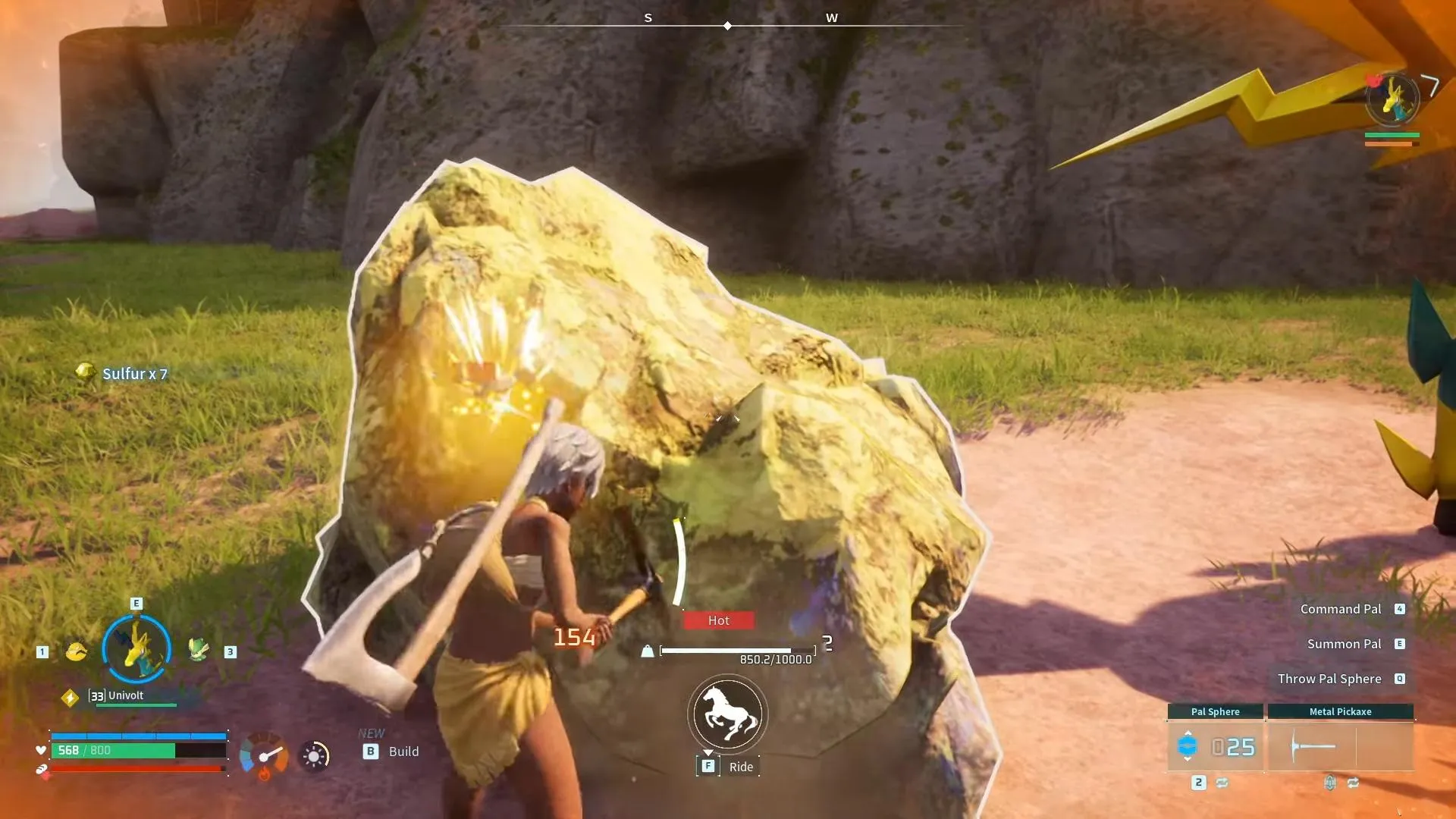Open the Build menu label
Image resolution: width=1456 pixels, height=819 pixels.
(x=403, y=752)
